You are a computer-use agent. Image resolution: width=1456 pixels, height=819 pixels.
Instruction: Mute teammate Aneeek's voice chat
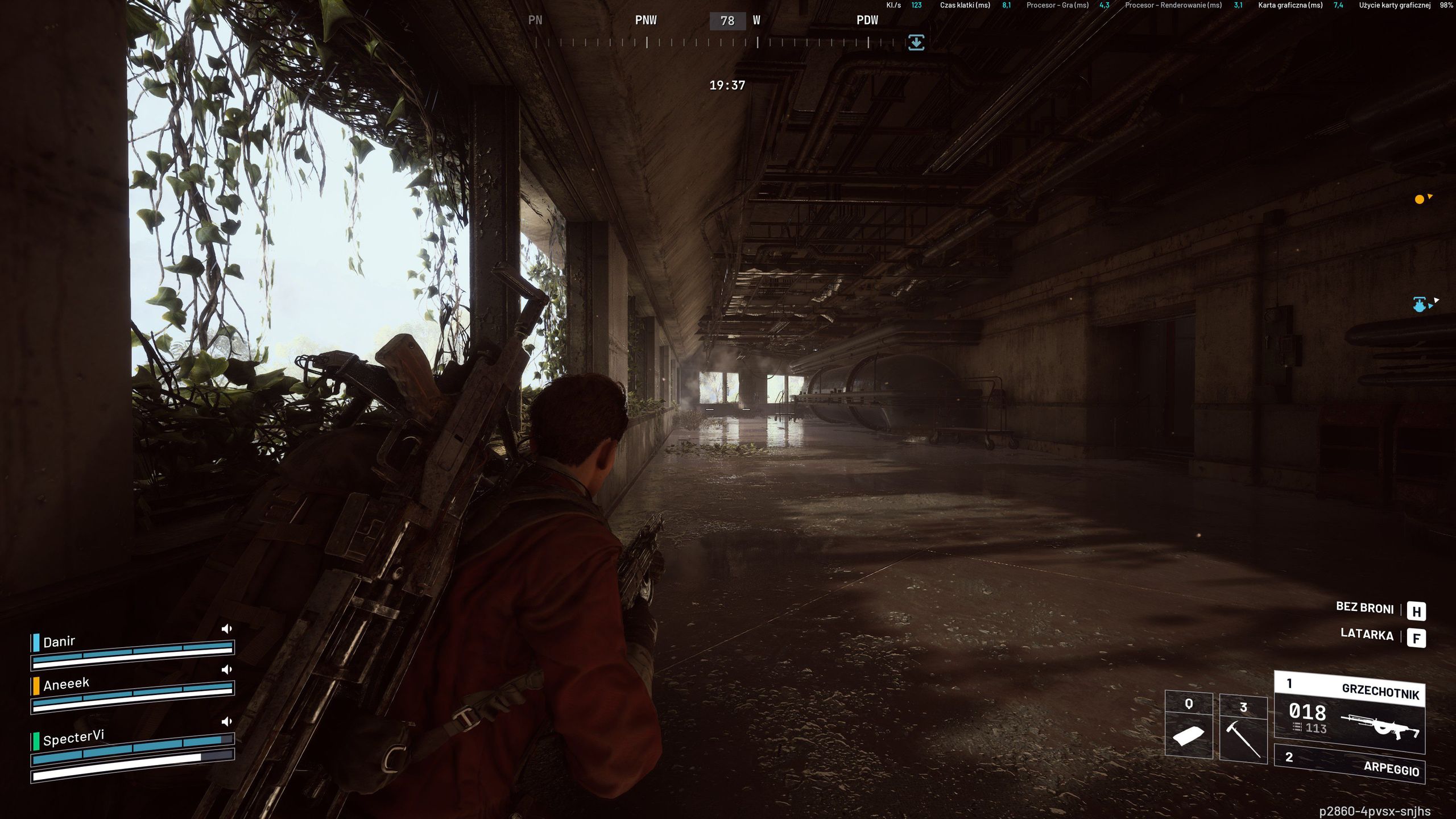(x=227, y=670)
